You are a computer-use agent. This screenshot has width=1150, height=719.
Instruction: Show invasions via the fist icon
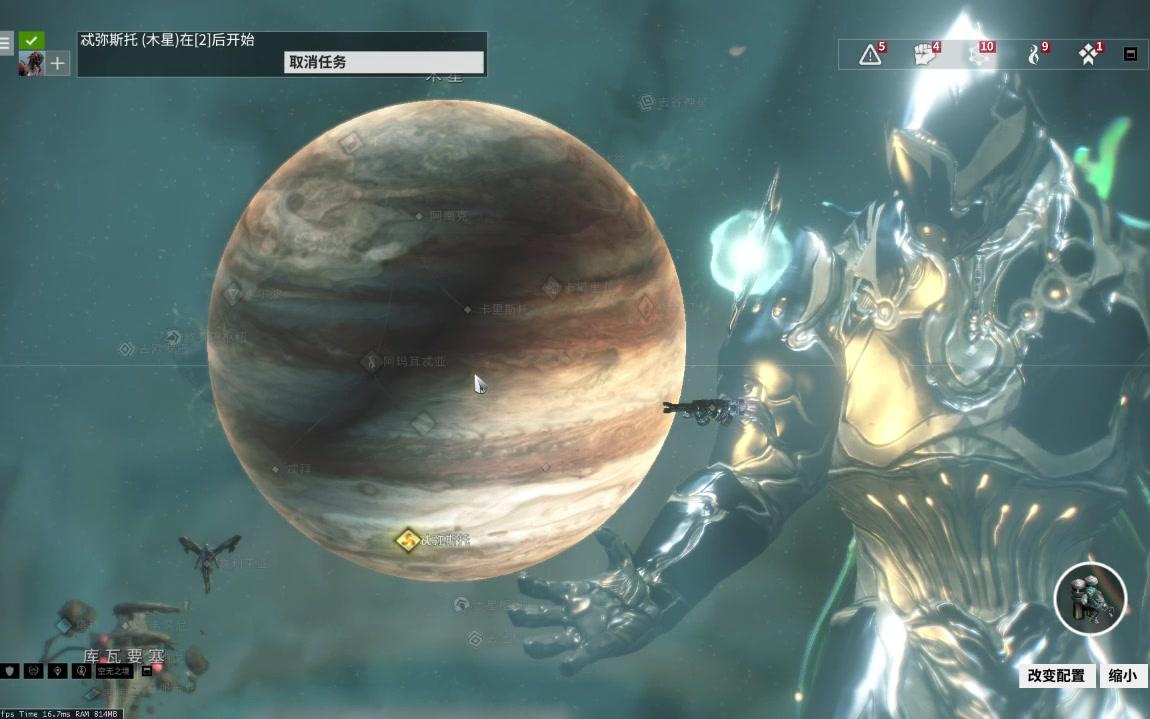pos(925,54)
